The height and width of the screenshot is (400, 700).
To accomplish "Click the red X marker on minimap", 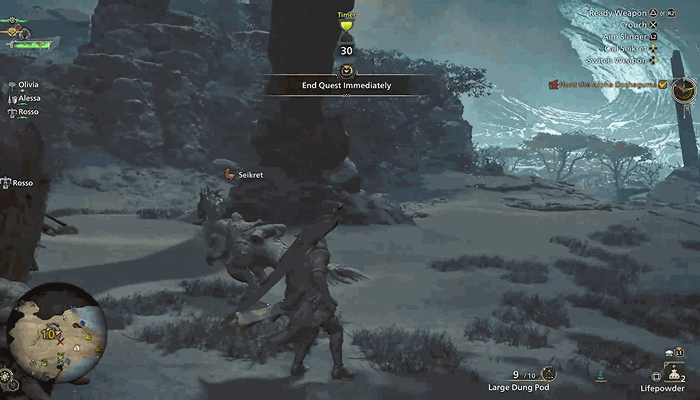I will click(x=61, y=342).
